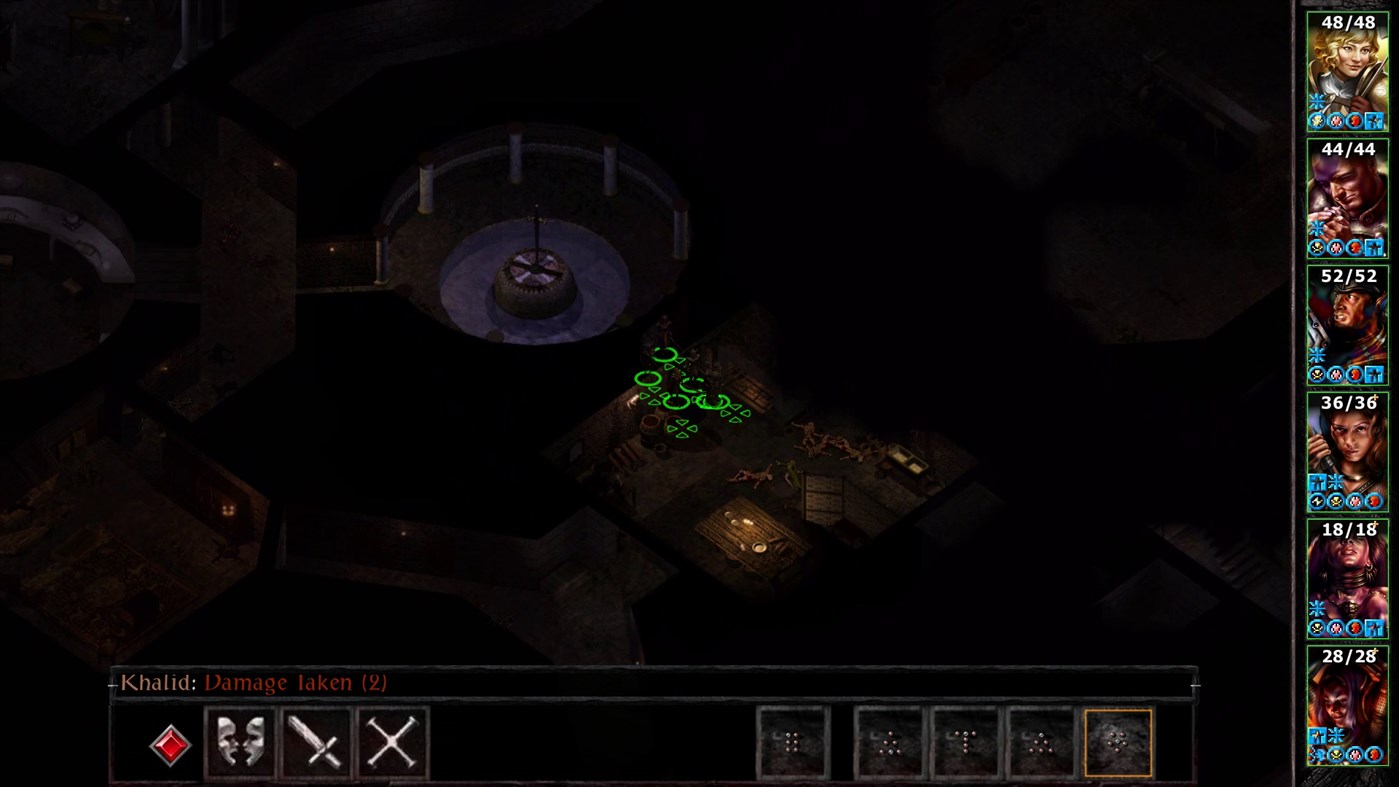Image resolution: width=1399 pixels, height=787 pixels.
Task: Click the snowflake icon beneath the top portrait
Action: [x=1317, y=101]
